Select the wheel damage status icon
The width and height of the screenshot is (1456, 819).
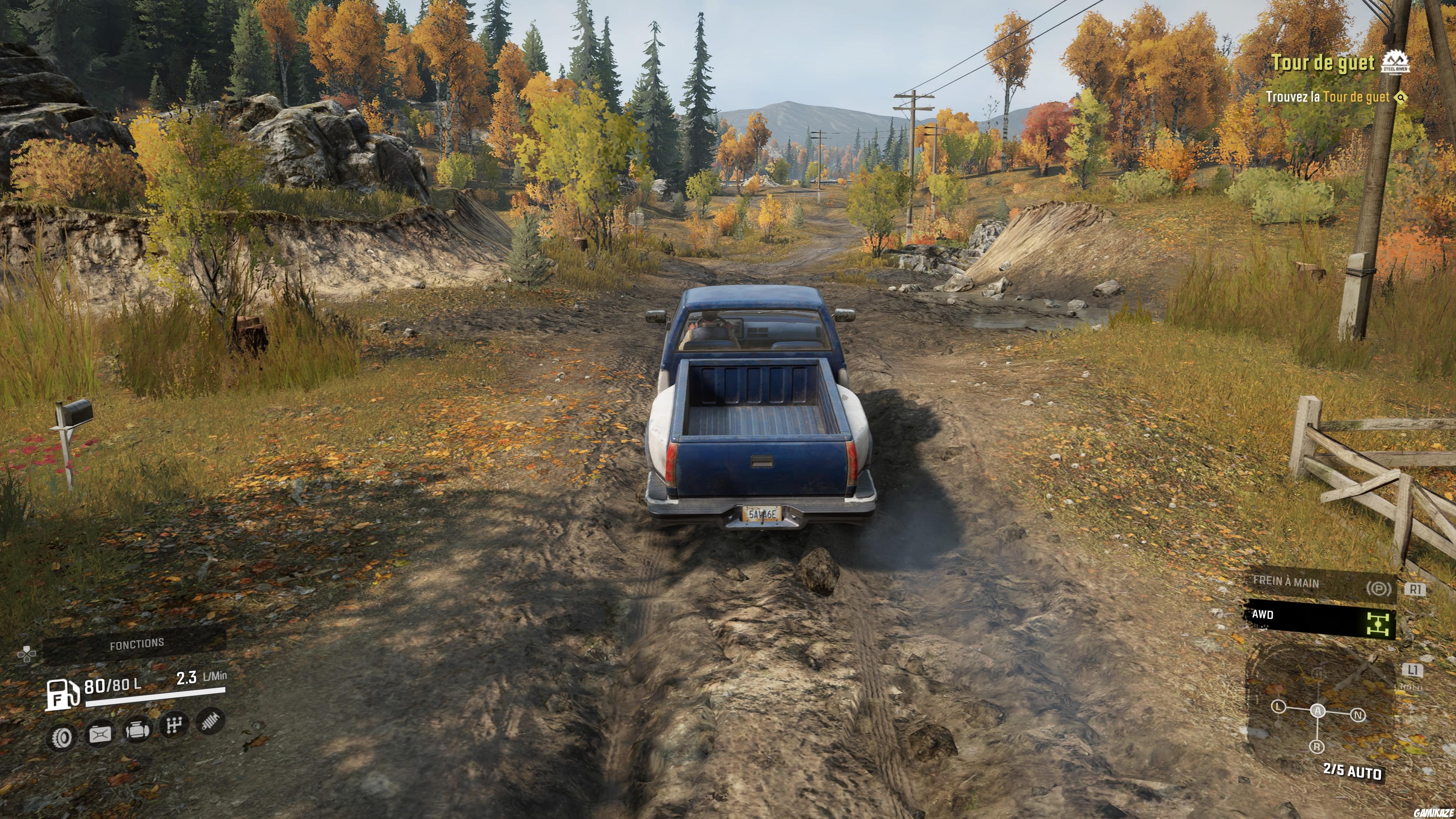tap(61, 736)
